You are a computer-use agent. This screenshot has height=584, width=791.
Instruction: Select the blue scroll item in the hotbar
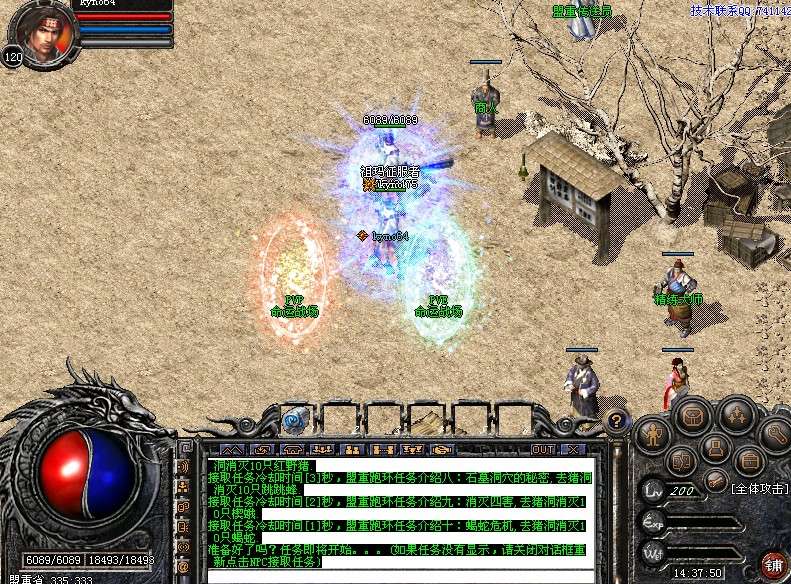pos(294,420)
